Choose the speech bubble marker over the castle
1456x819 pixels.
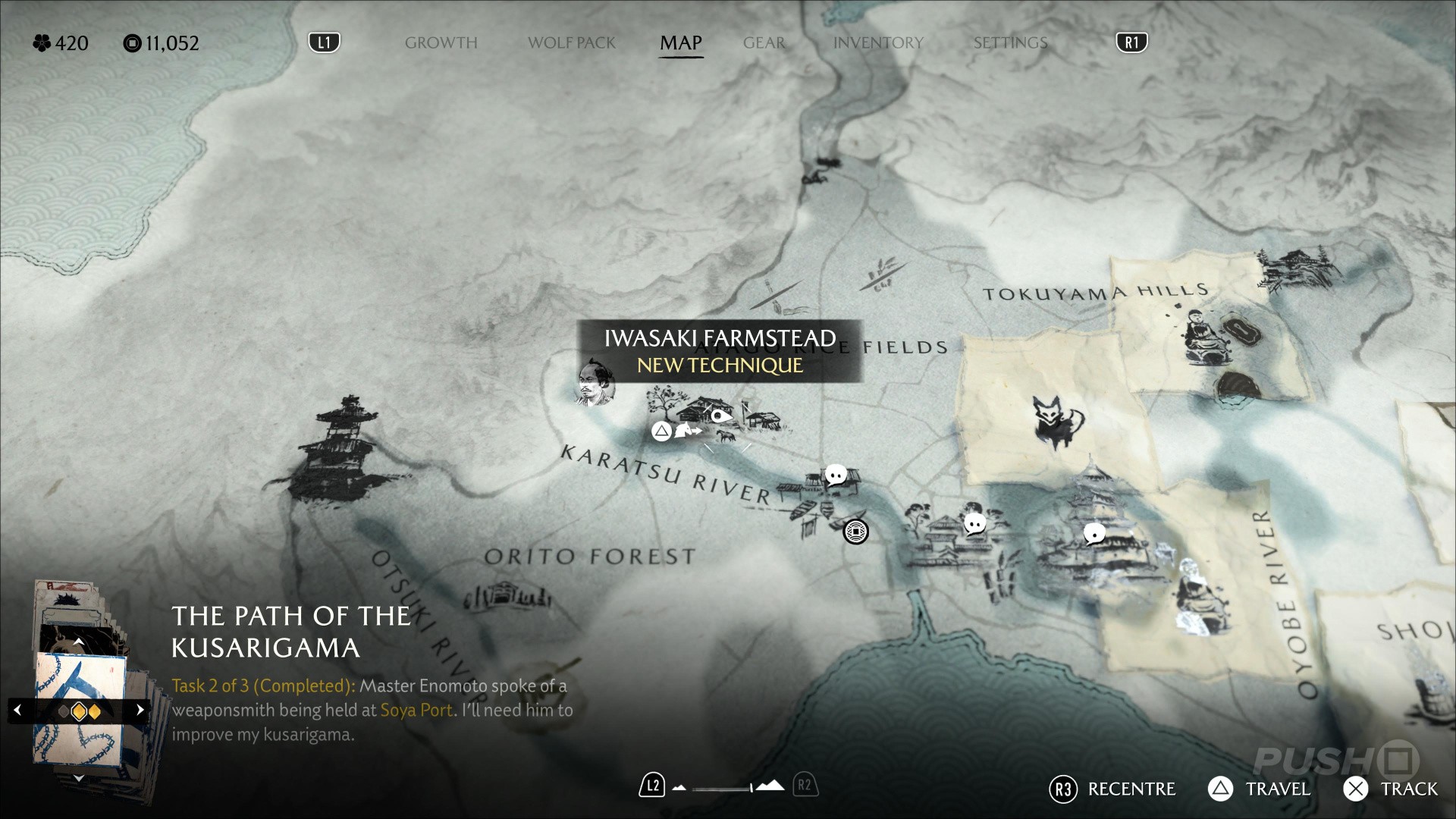point(1094,534)
